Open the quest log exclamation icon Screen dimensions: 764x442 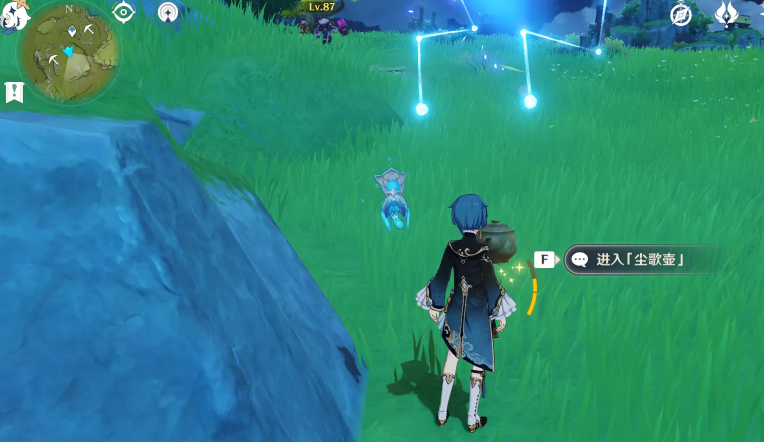[x=14, y=92]
